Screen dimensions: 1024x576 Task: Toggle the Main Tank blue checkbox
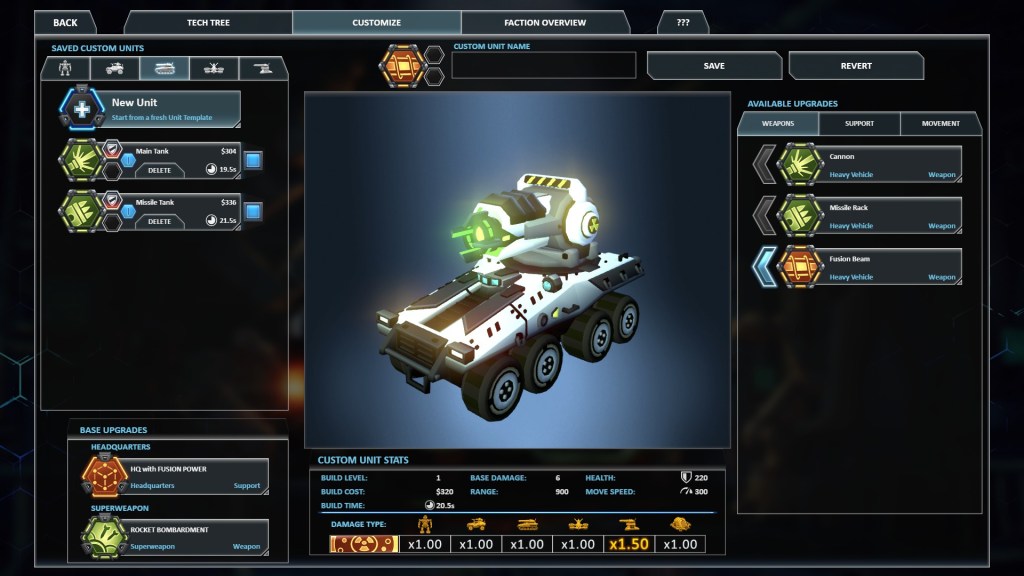point(253,160)
